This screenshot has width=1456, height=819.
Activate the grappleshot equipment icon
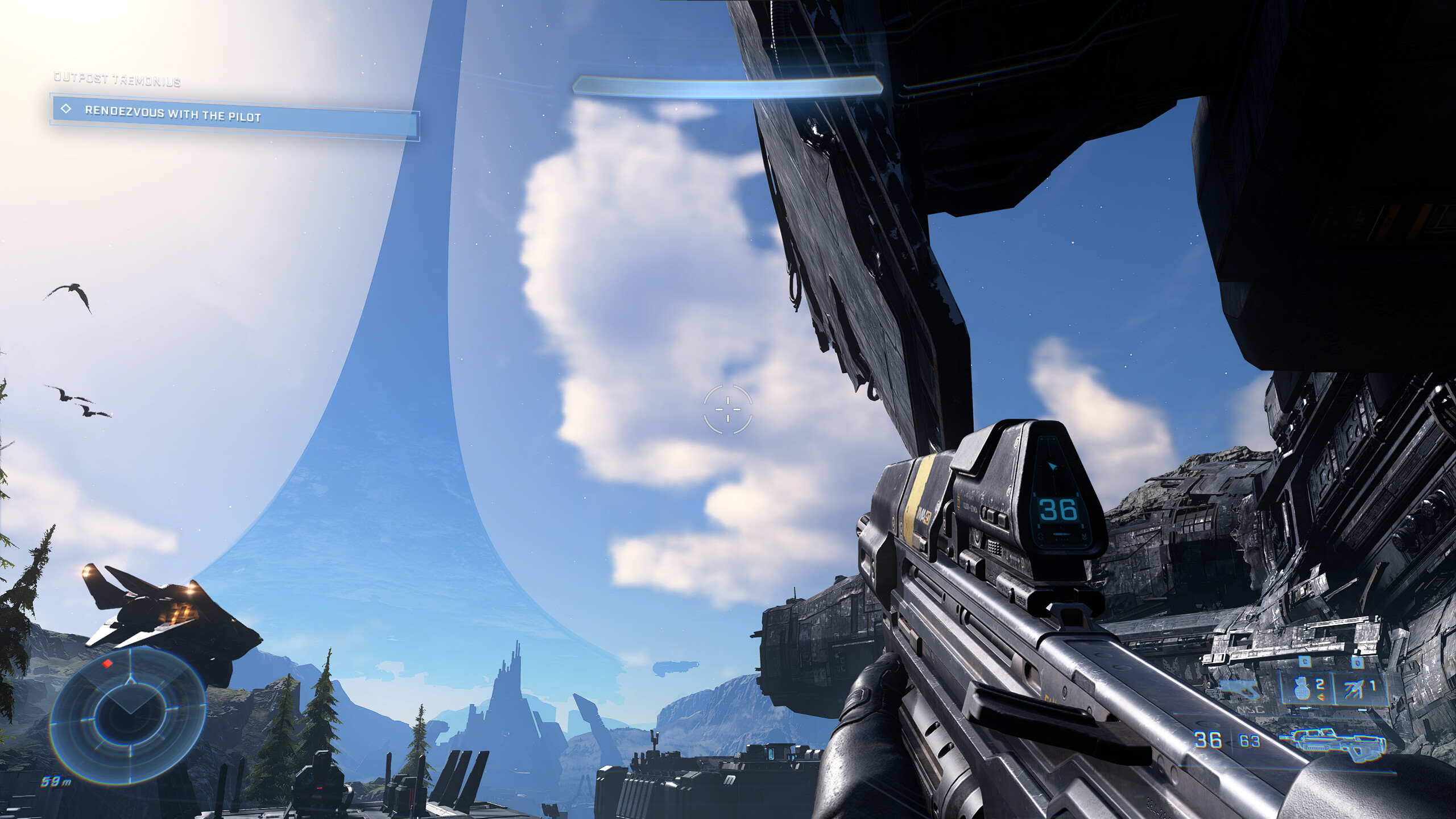[1354, 689]
